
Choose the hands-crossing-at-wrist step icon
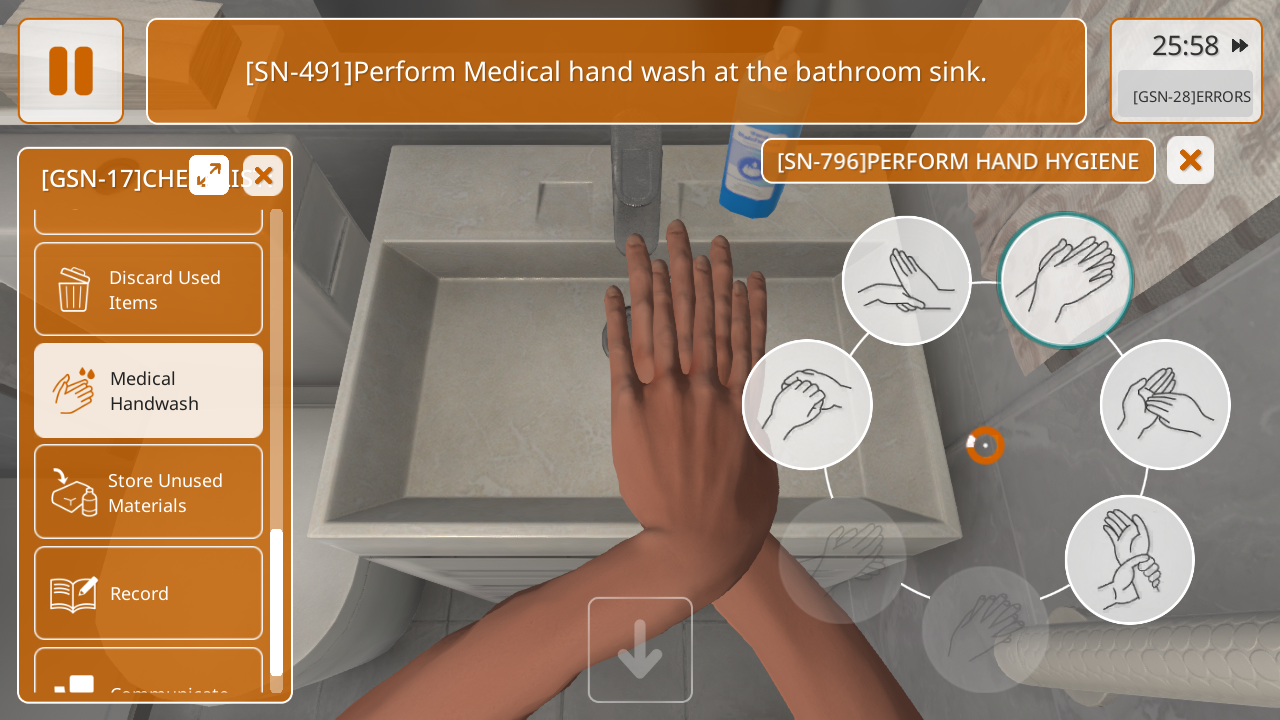(906, 281)
